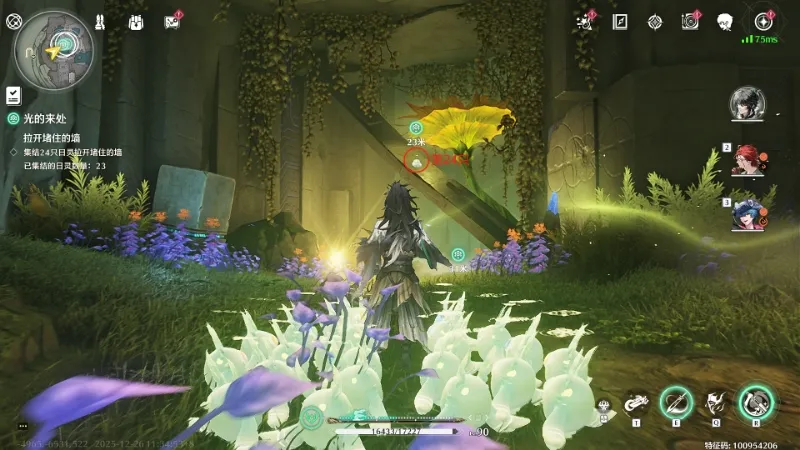Viewport: 800px width, 450px height.
Task: Open the mail icon with red notification
Action: point(171,21)
